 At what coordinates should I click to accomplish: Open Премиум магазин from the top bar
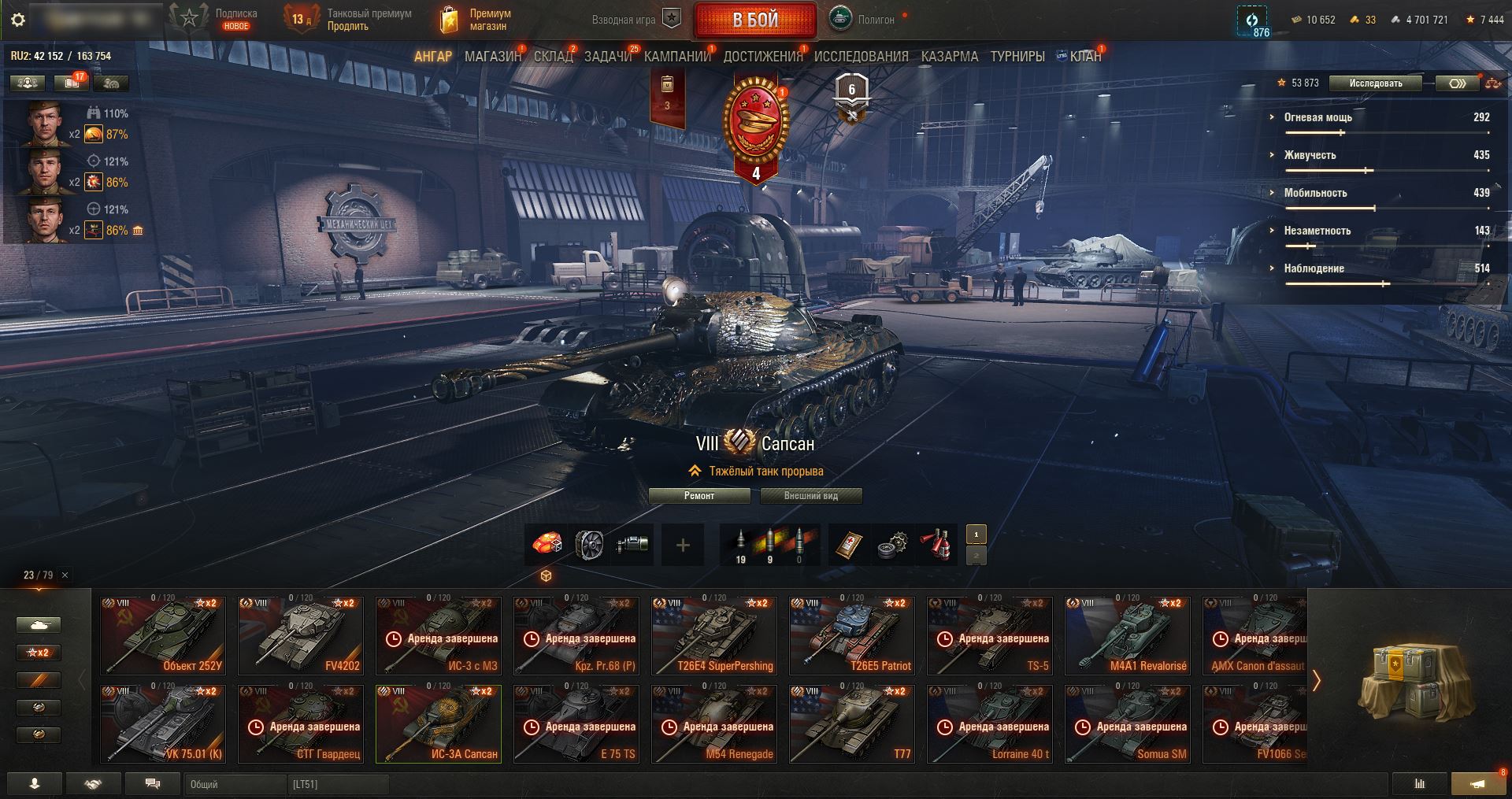pos(475,20)
